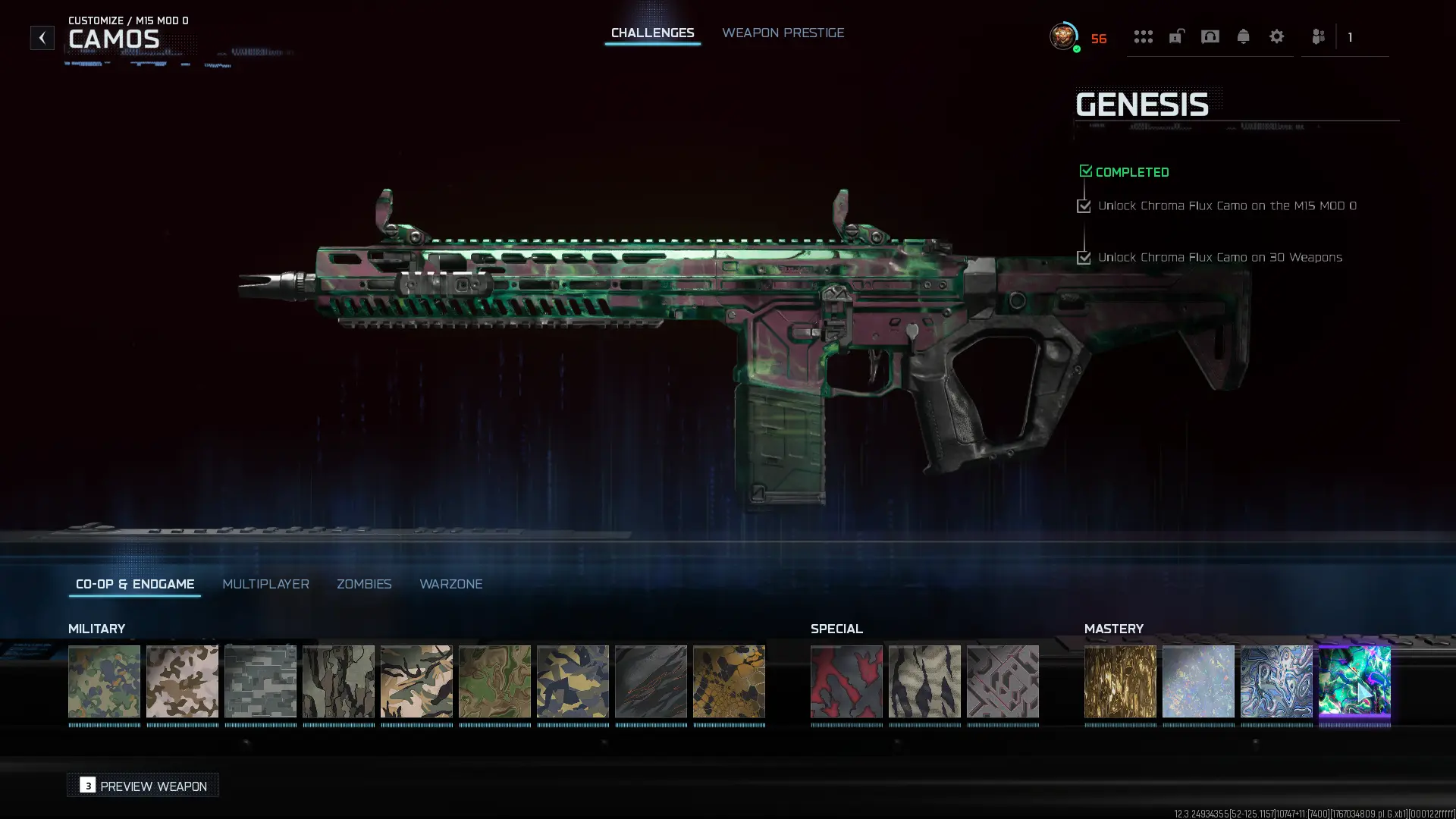
Task: Choose the gold mastery camo
Action: [1120, 681]
